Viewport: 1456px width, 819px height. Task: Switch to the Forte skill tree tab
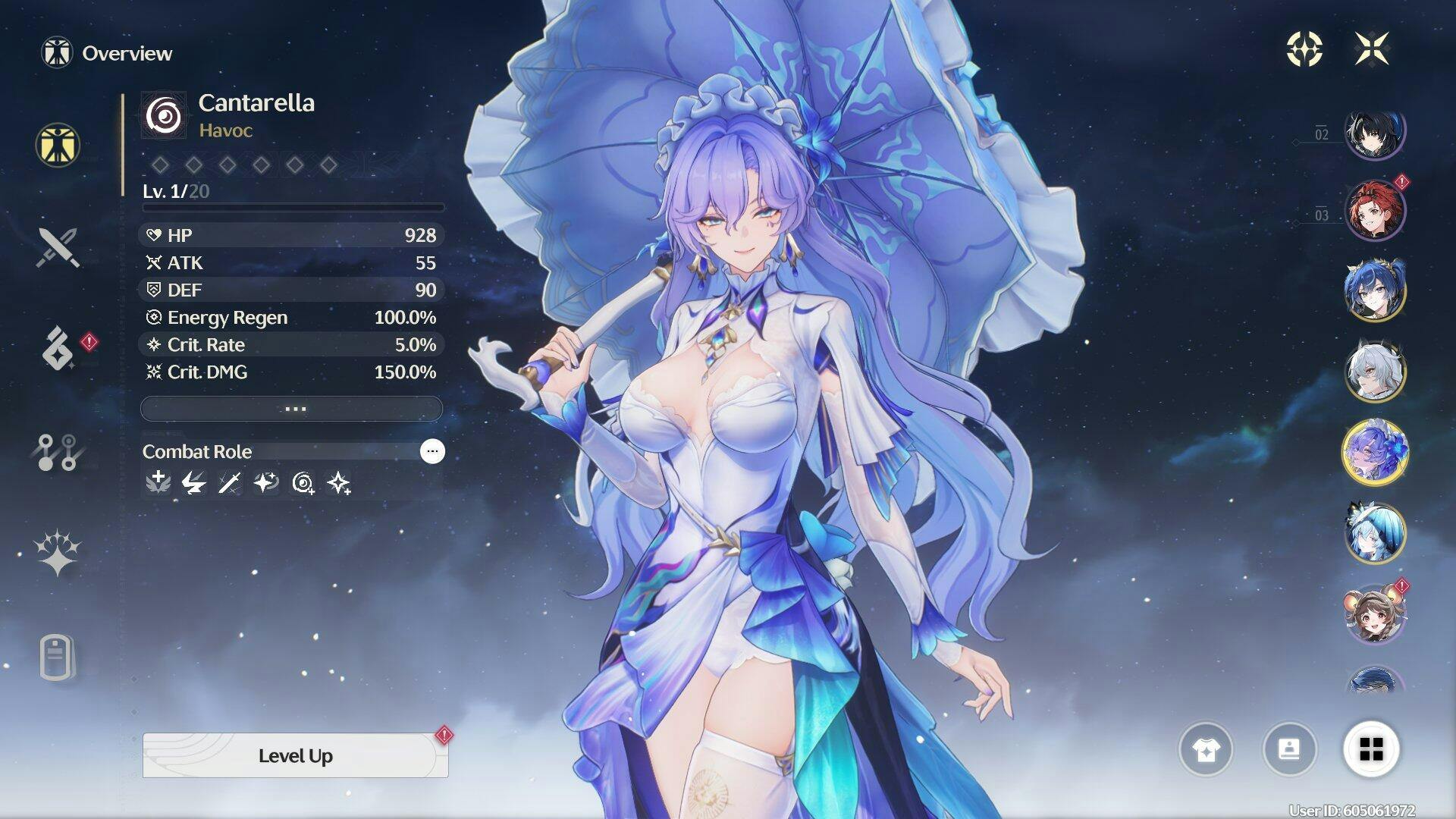tap(58, 452)
